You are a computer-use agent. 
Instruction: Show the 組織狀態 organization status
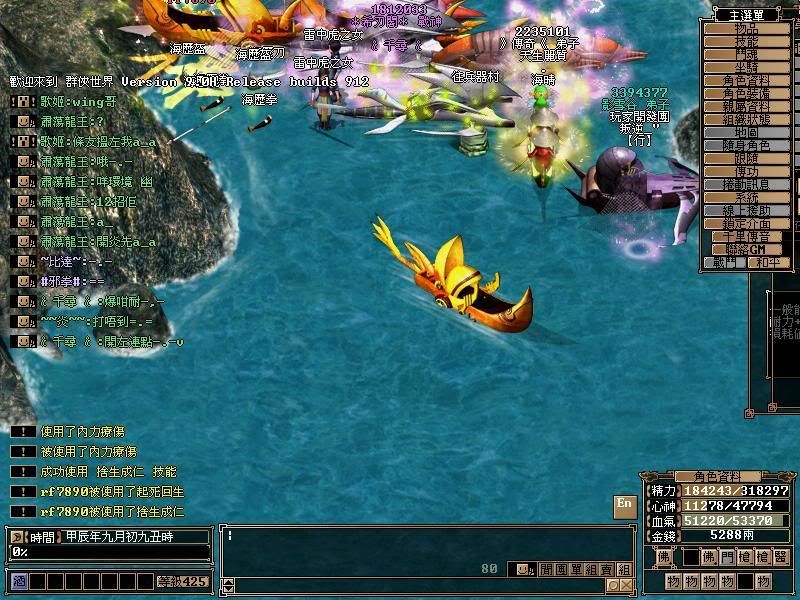pyautogui.click(x=746, y=120)
